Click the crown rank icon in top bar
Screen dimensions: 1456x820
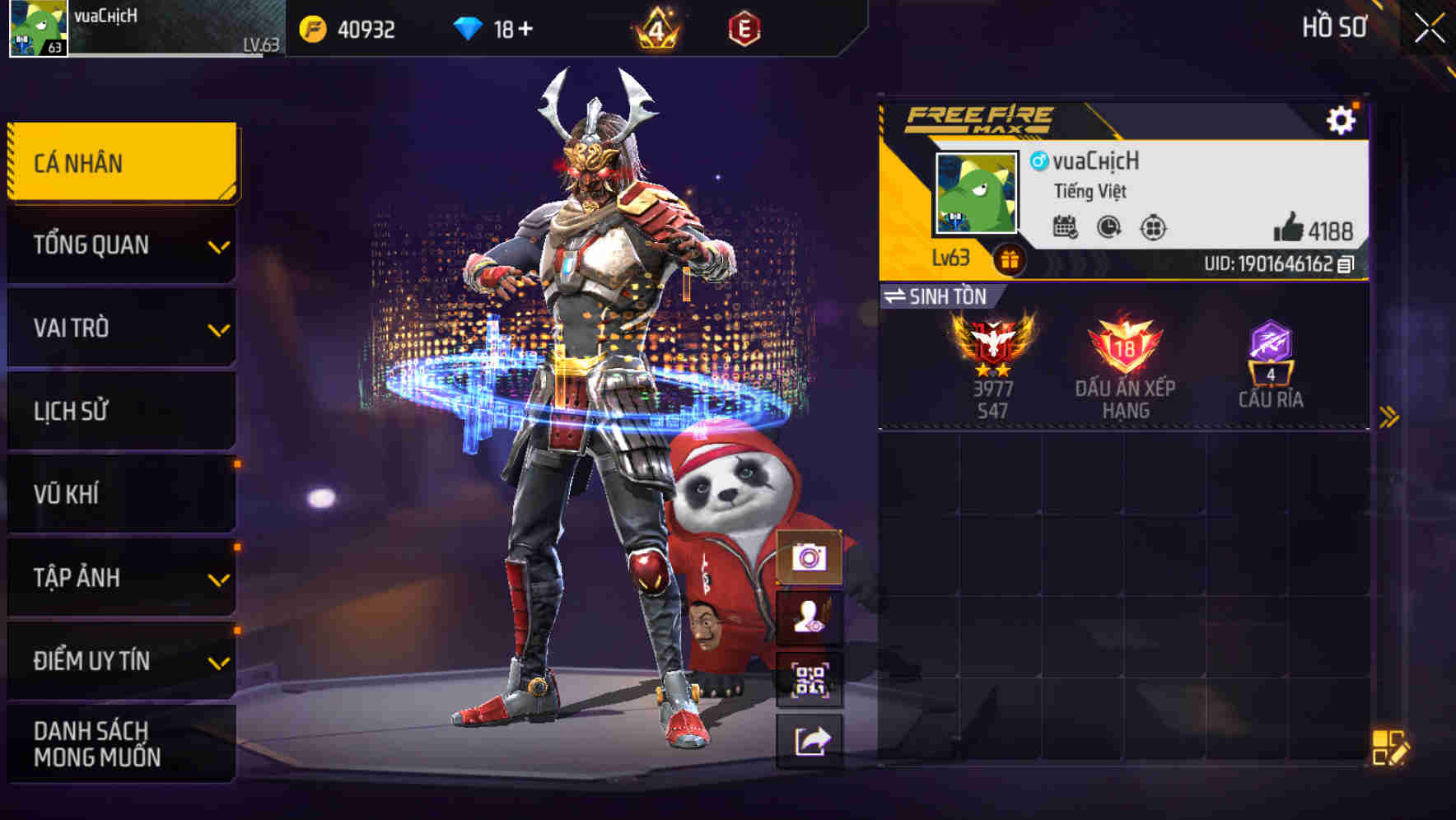click(653, 28)
